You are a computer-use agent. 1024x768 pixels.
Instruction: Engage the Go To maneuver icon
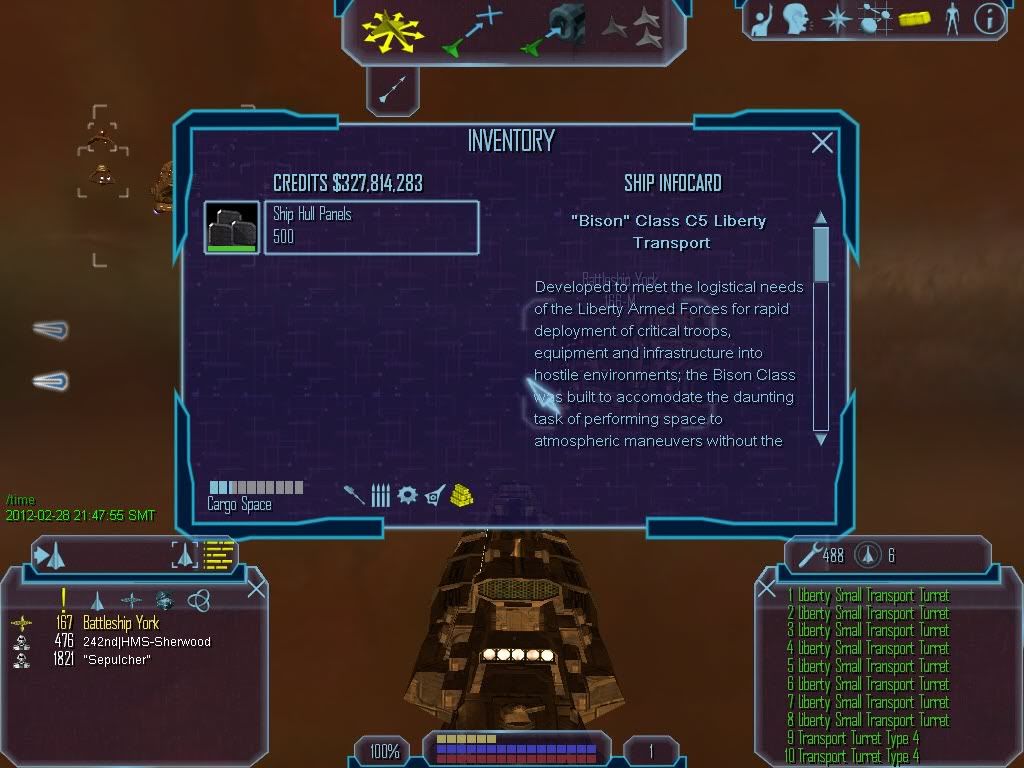pos(472,28)
